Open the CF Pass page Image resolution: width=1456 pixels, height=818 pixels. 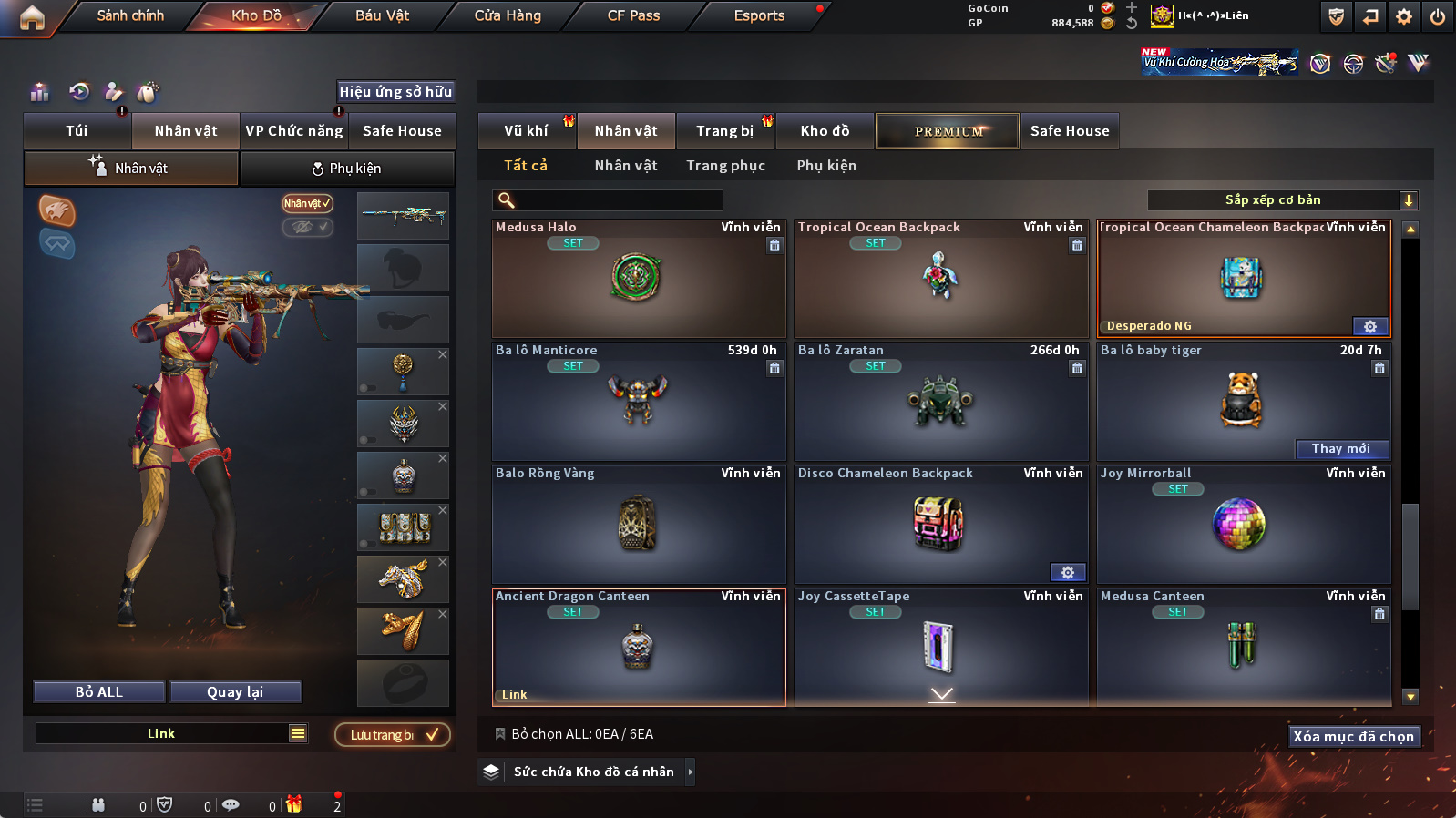(633, 15)
